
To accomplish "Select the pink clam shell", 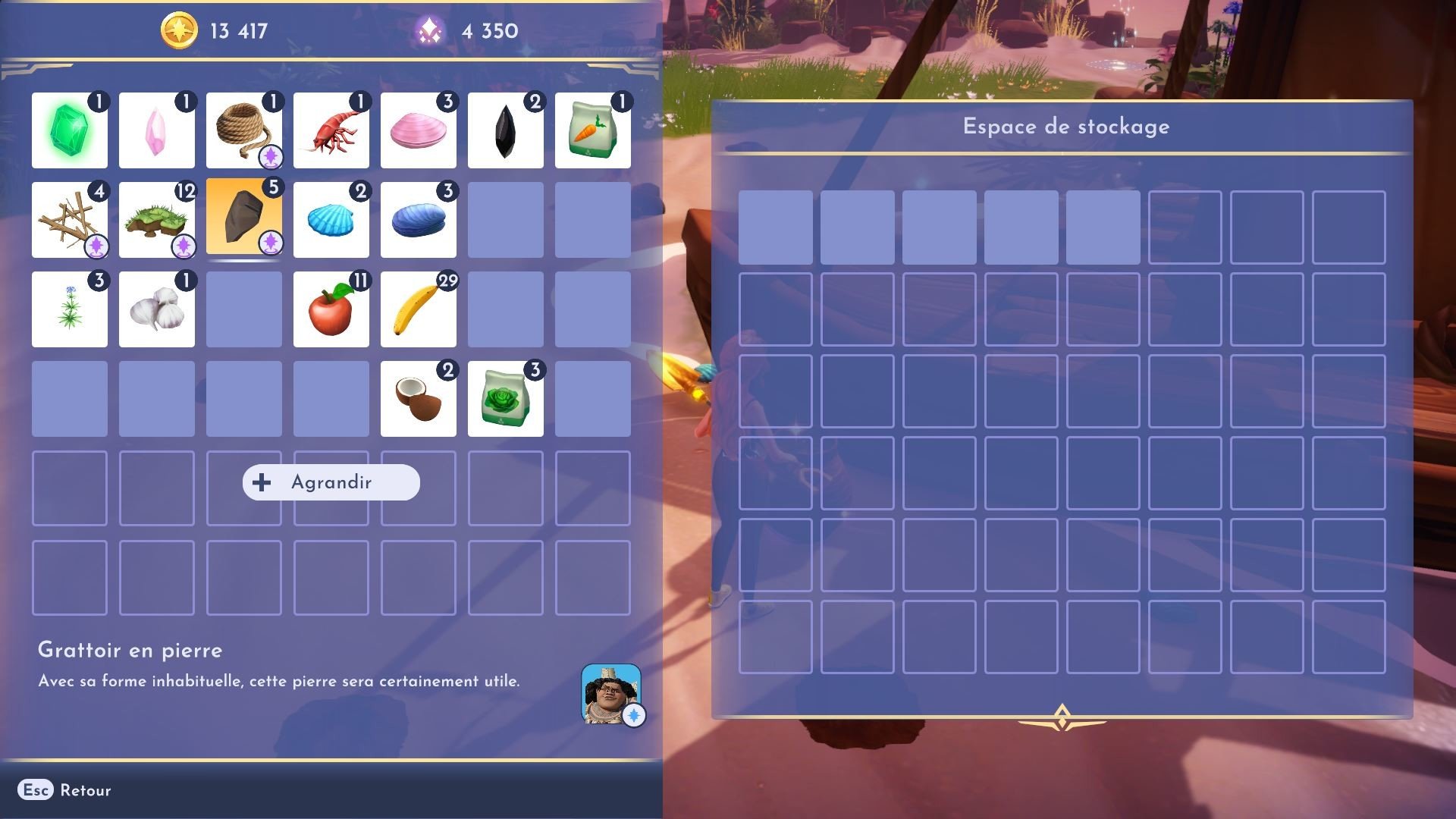I will 418,130.
